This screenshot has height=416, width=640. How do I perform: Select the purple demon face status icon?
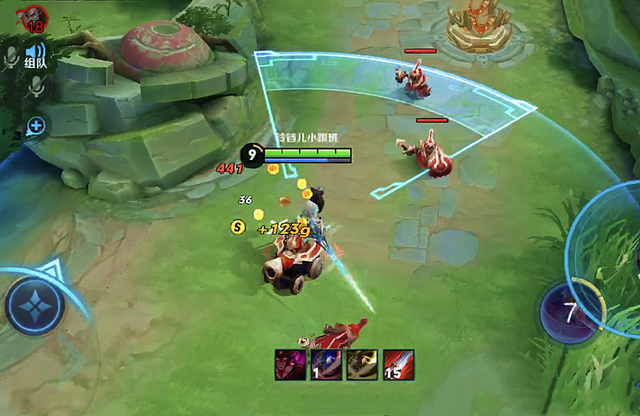[291, 364]
